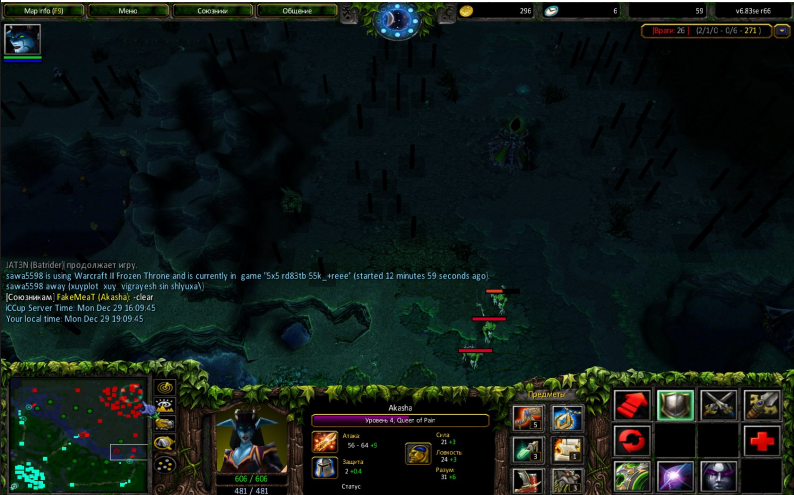
Task: Use the scroll item in the inventory
Action: coord(568,449)
